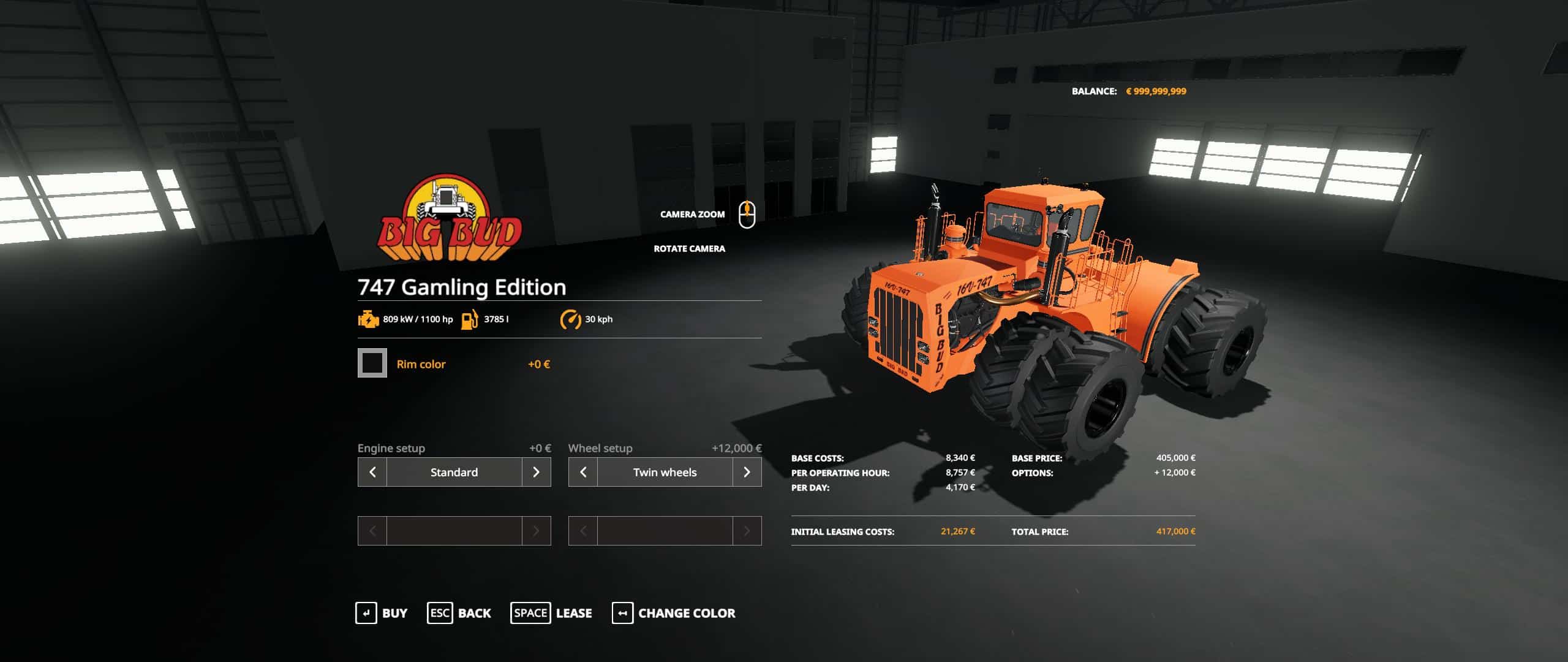Lease this Big Bud tractor
1568x662 pixels.
(551, 613)
